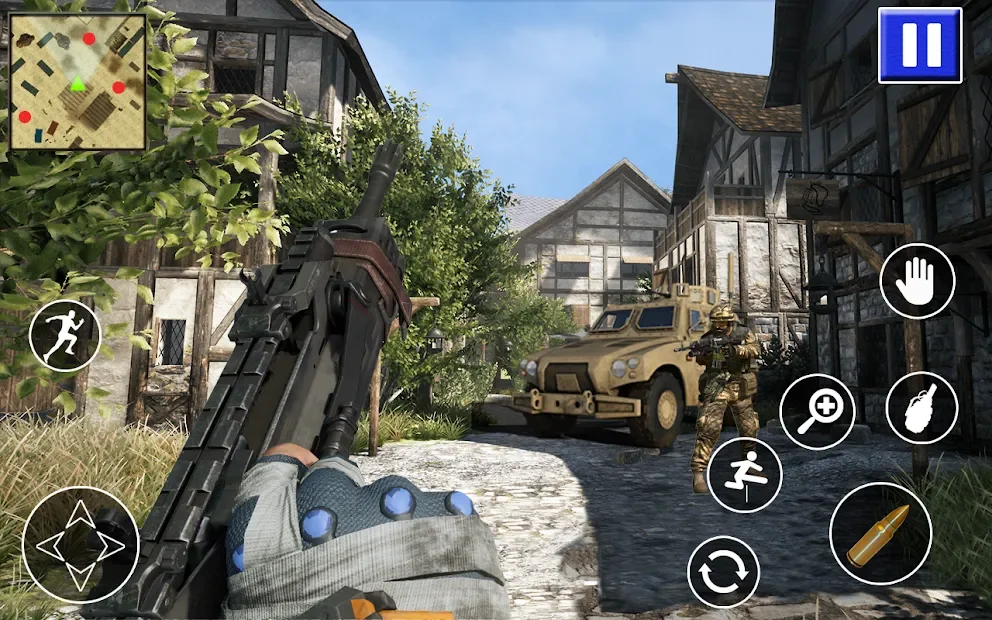Open the minimap in the corner
This screenshot has height=620, width=992.
(78, 81)
